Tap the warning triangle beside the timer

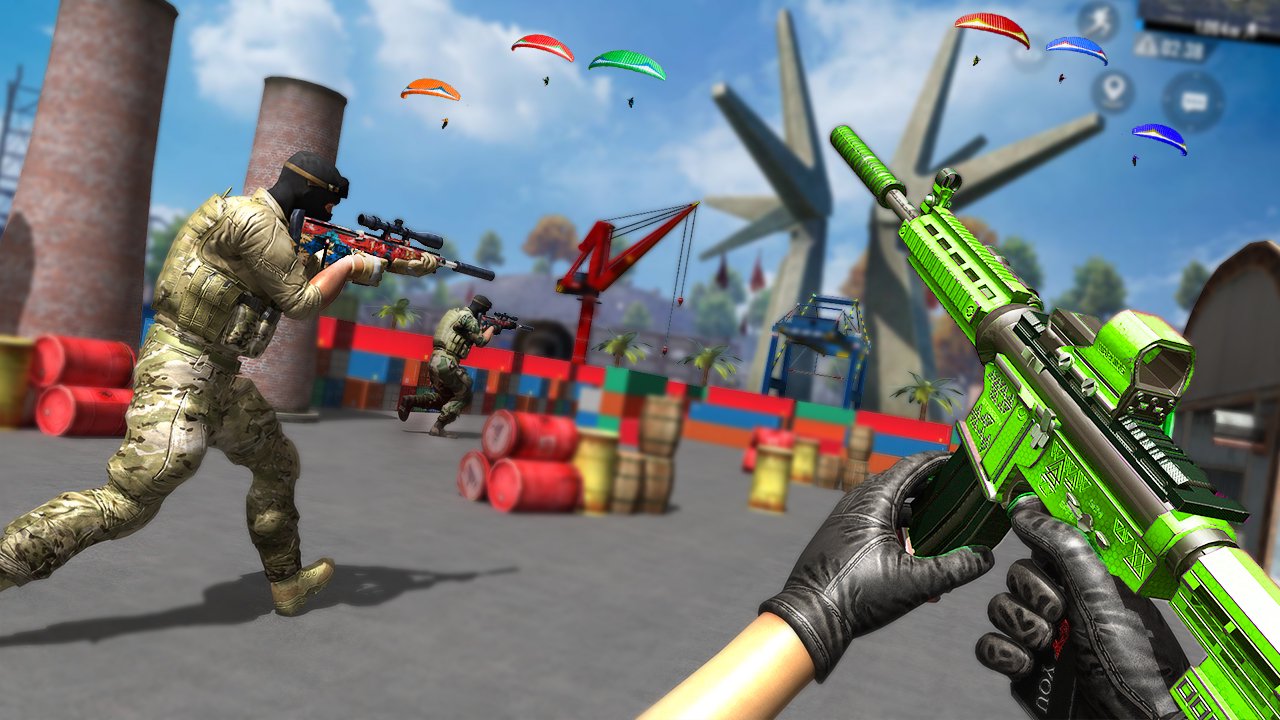pyautogui.click(x=1145, y=45)
